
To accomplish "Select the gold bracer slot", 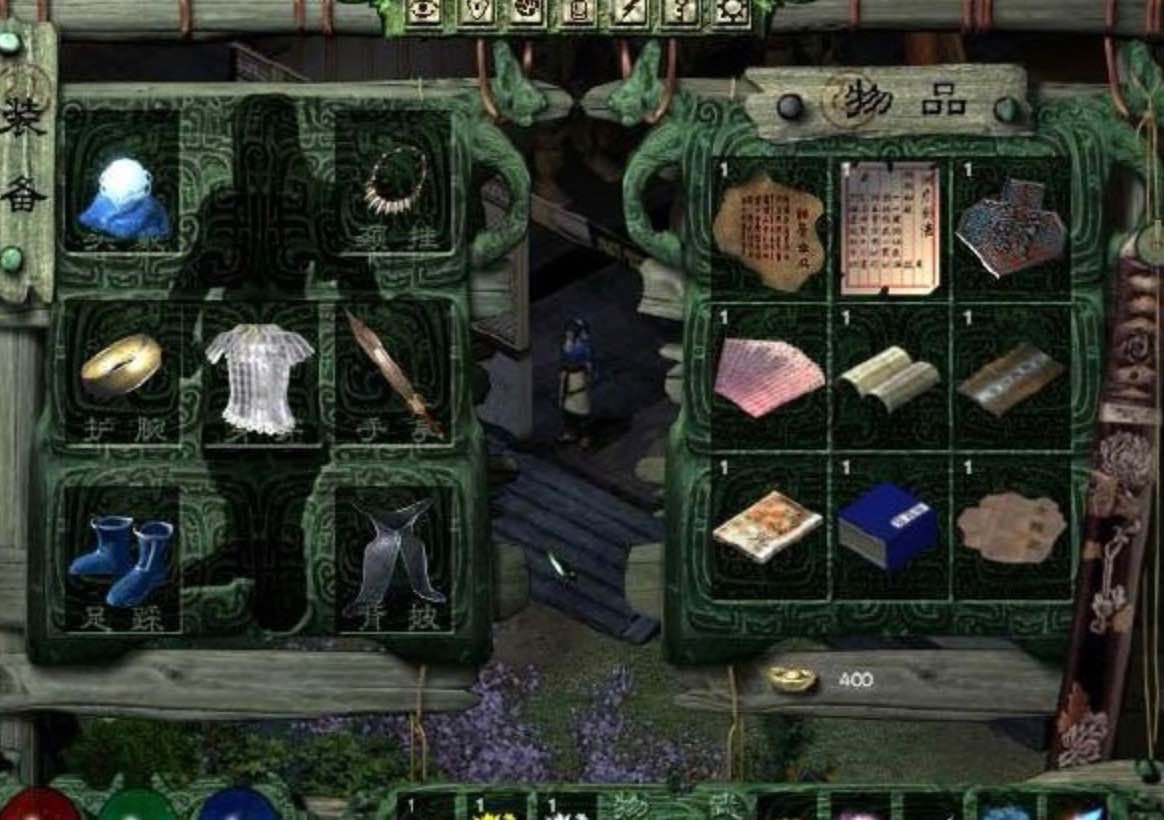I will pos(120,365).
